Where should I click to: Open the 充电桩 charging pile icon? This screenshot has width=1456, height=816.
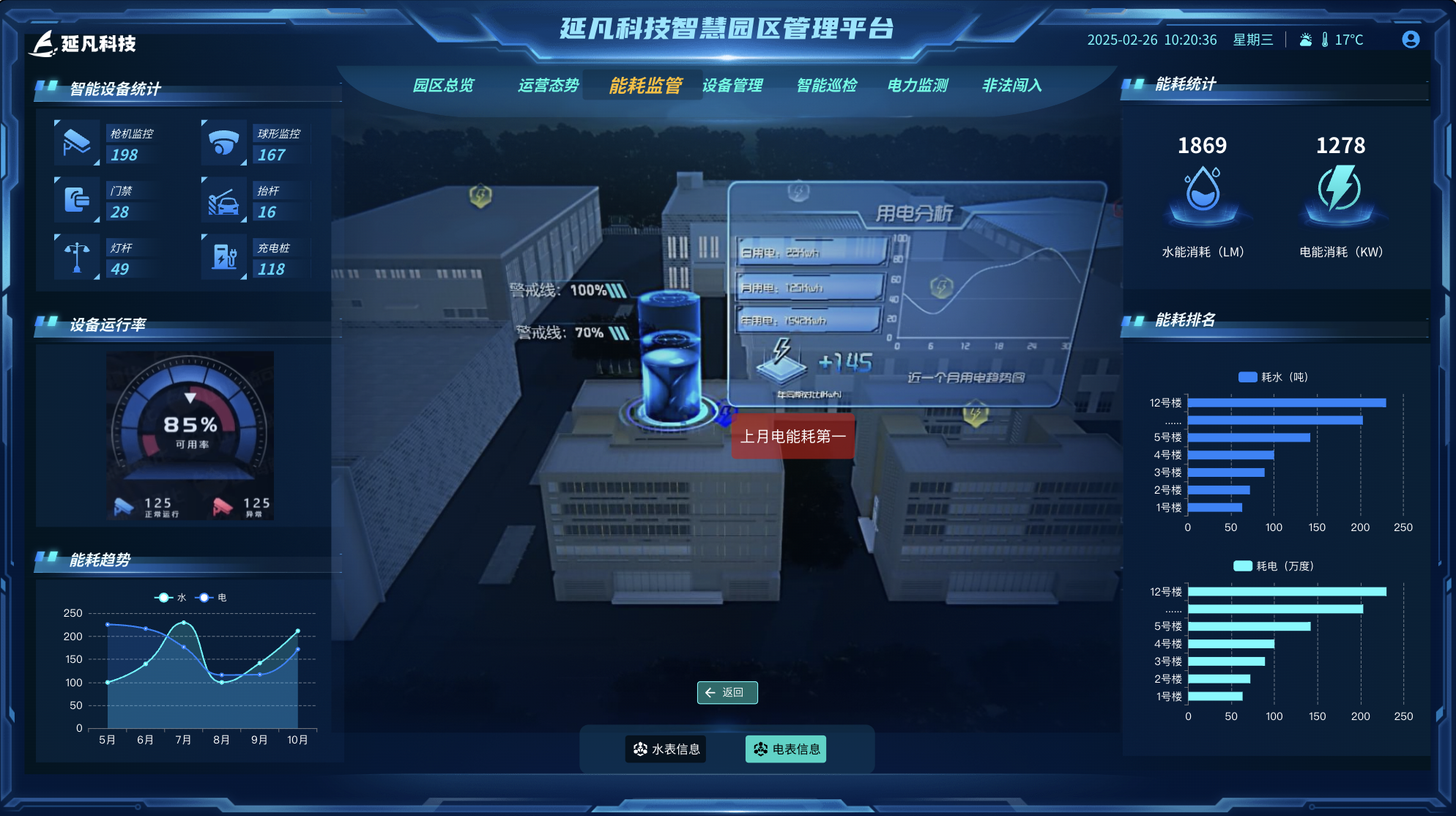point(223,257)
